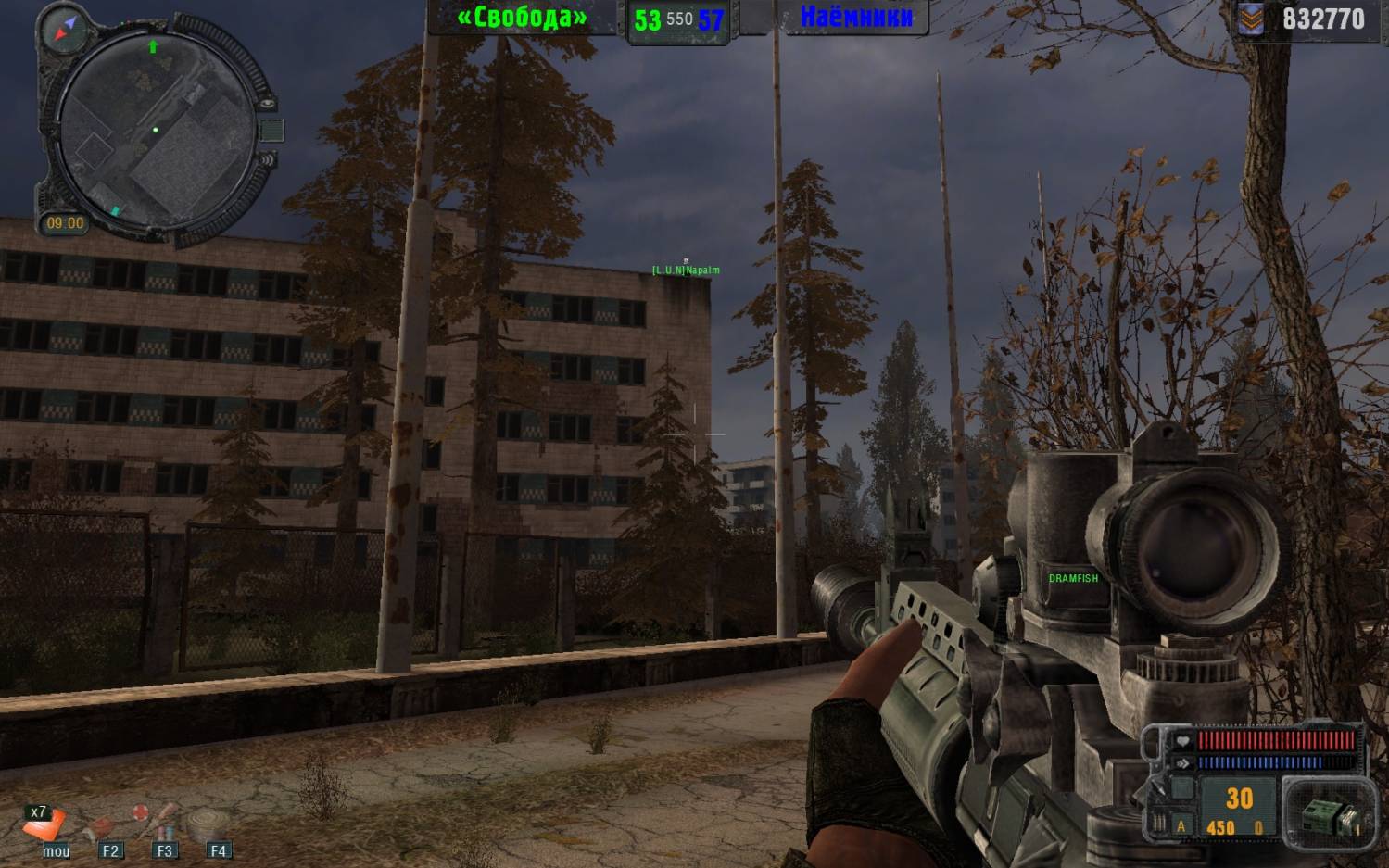The height and width of the screenshot is (868, 1389).
Task: Select the compass at the minimap corner
Action: [x=64, y=28]
